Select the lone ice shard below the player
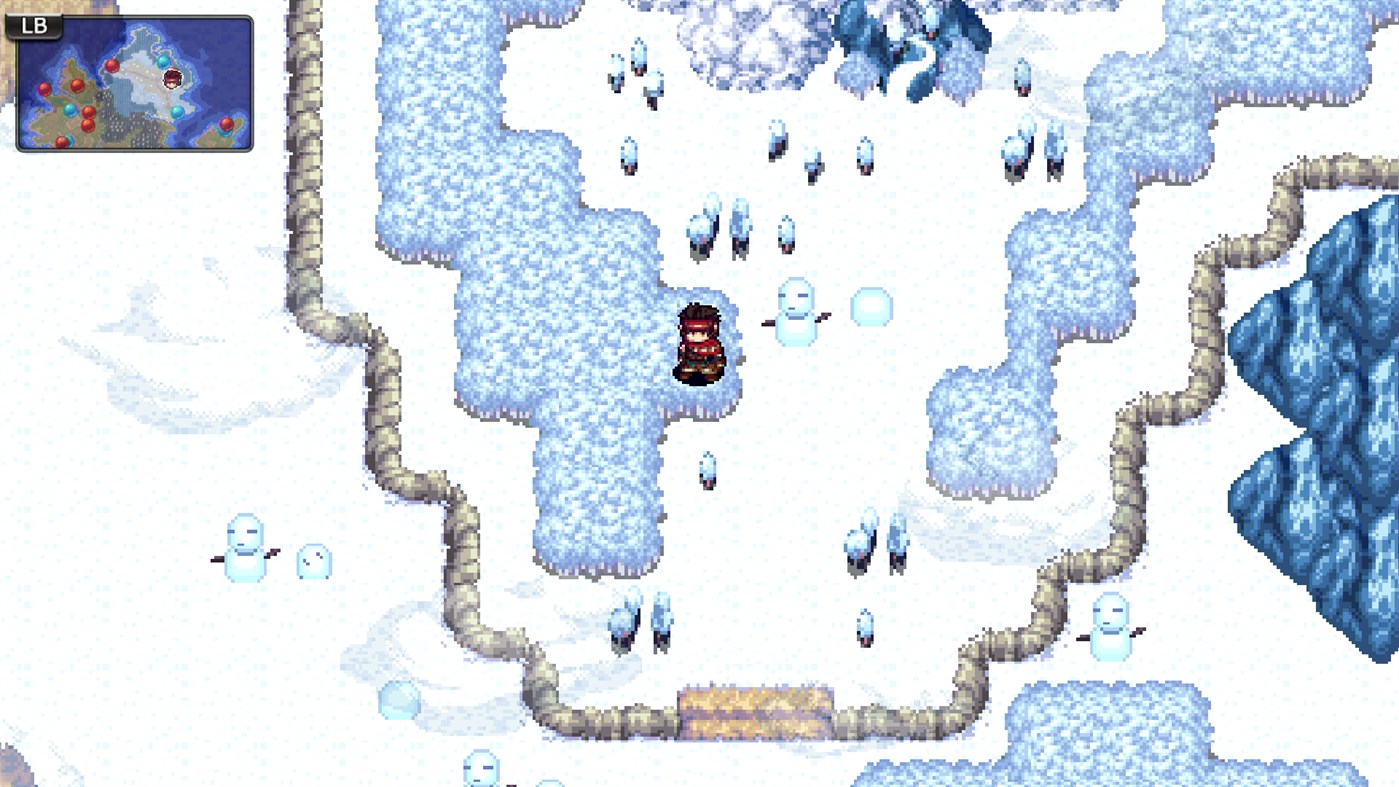This screenshot has width=1399, height=787. [706, 468]
